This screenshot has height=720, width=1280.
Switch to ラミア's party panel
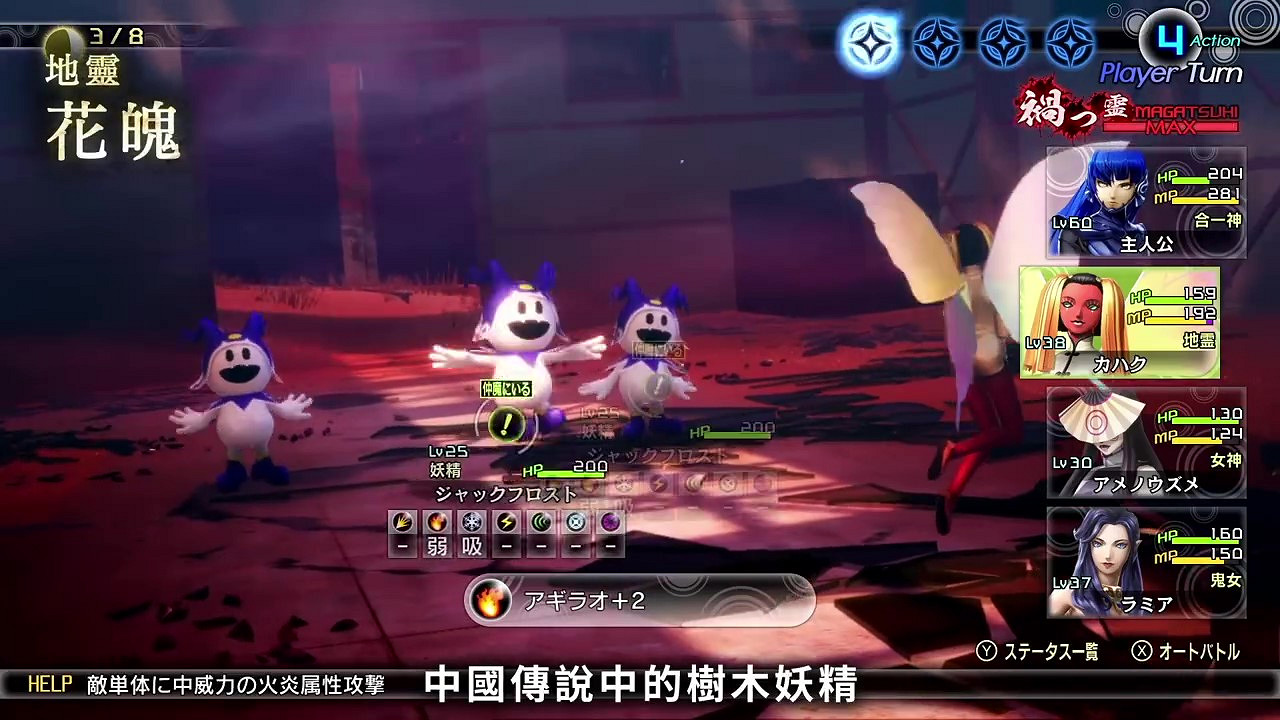1147,561
